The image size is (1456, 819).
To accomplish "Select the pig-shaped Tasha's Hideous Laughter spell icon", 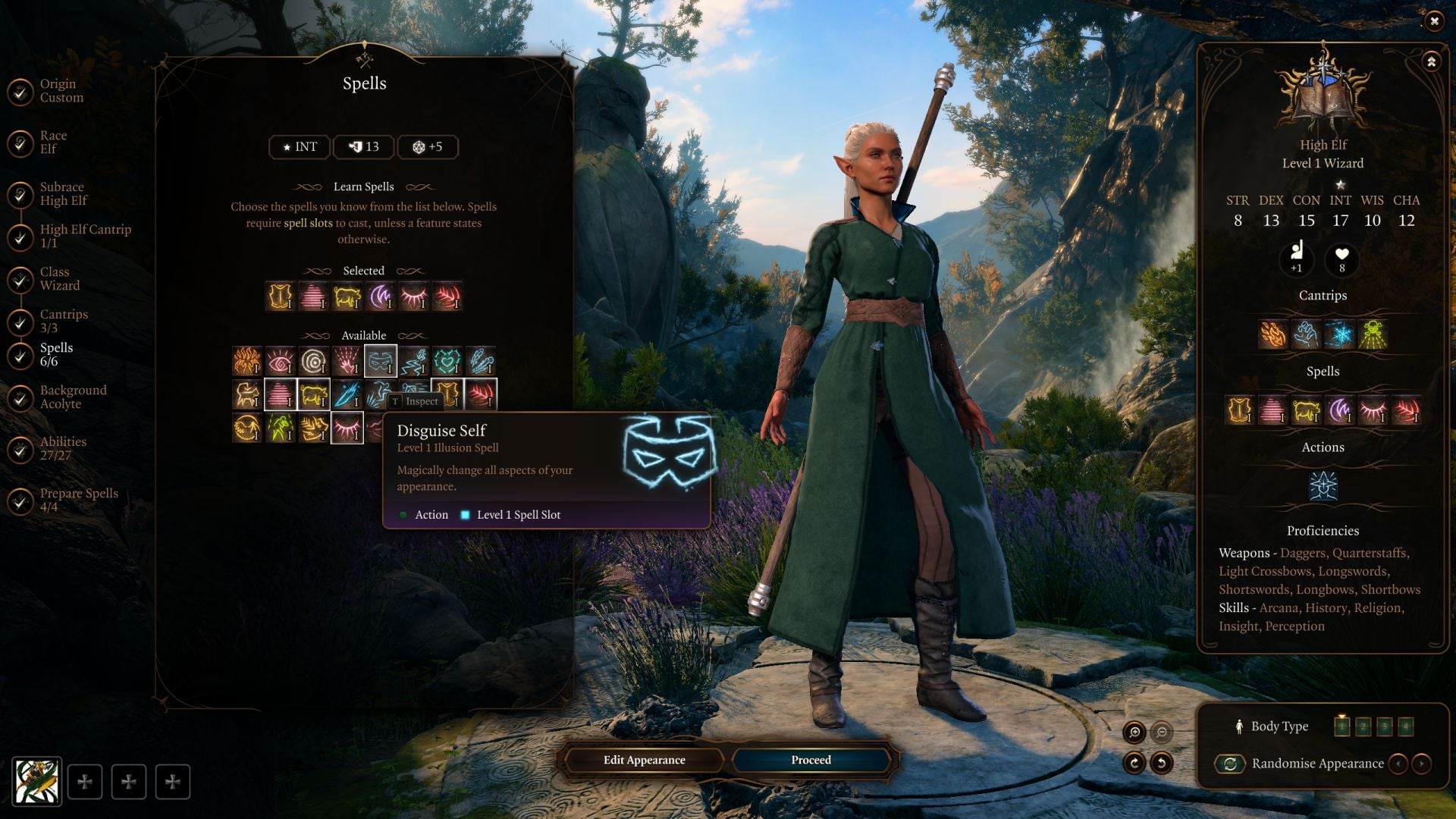I will (313, 395).
